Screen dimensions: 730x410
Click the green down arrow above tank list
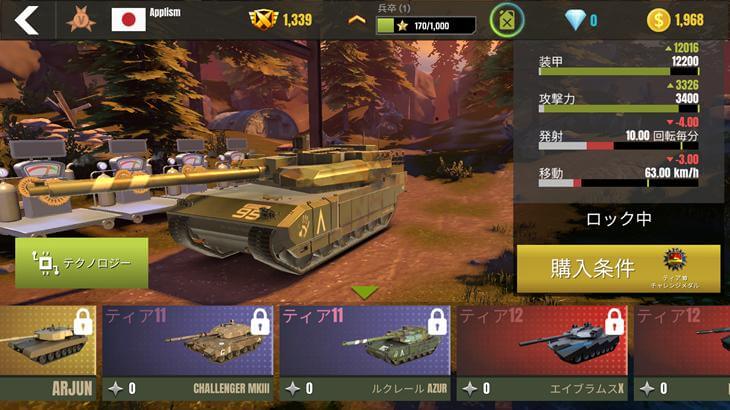(364, 292)
